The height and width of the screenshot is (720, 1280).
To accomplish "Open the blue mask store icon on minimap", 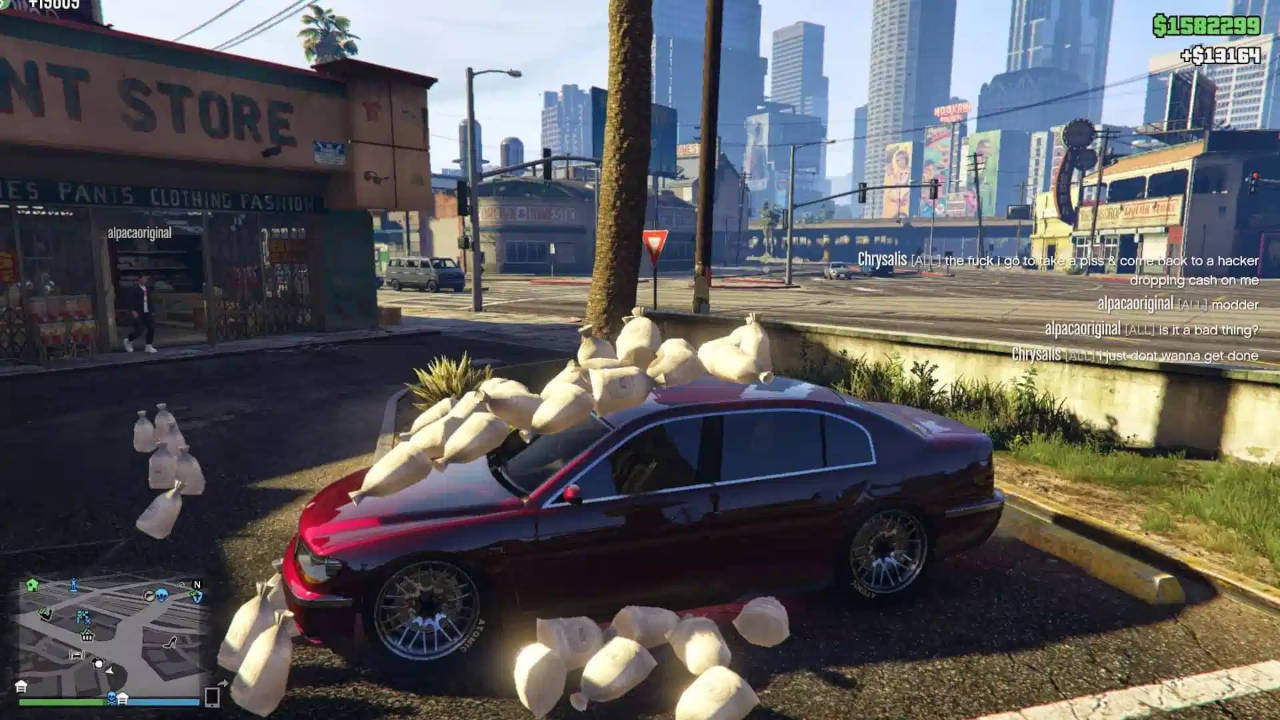I will coord(161,596).
